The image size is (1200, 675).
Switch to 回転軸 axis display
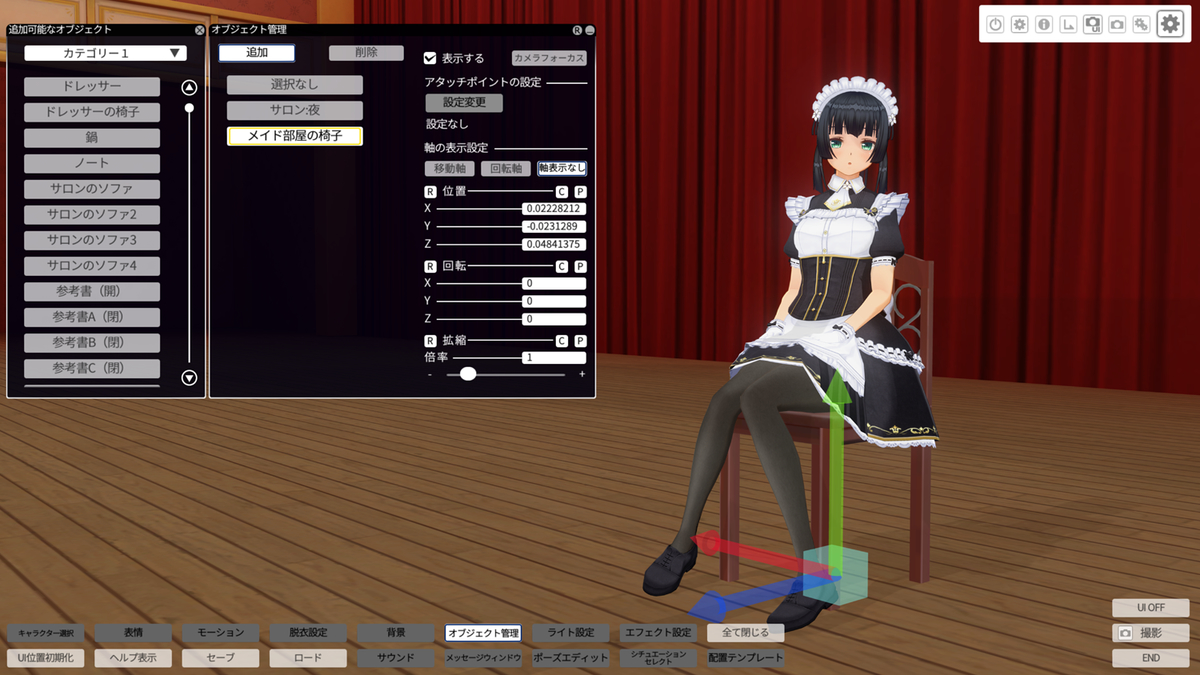(506, 168)
